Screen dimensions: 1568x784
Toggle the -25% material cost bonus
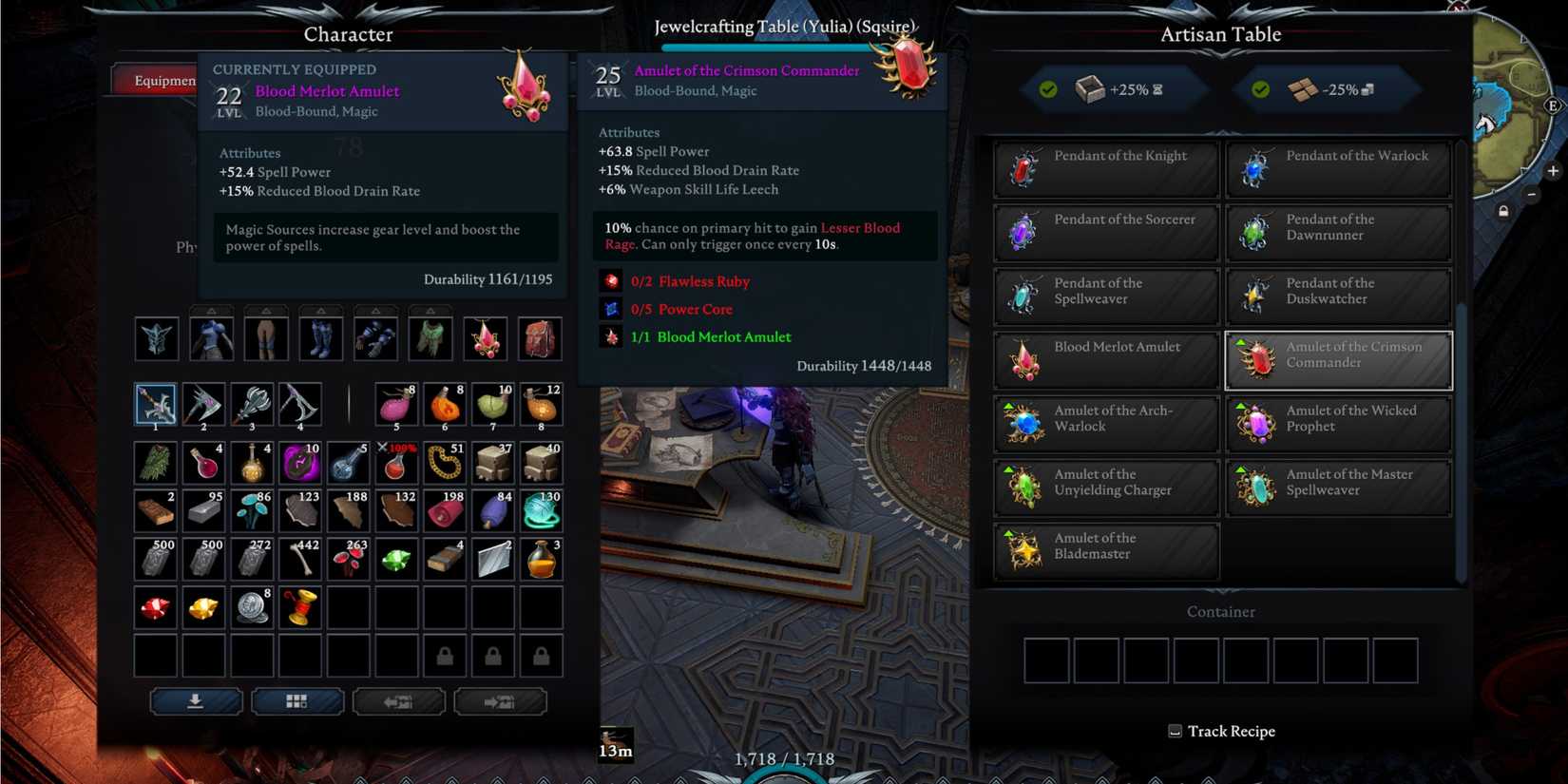click(x=1327, y=90)
